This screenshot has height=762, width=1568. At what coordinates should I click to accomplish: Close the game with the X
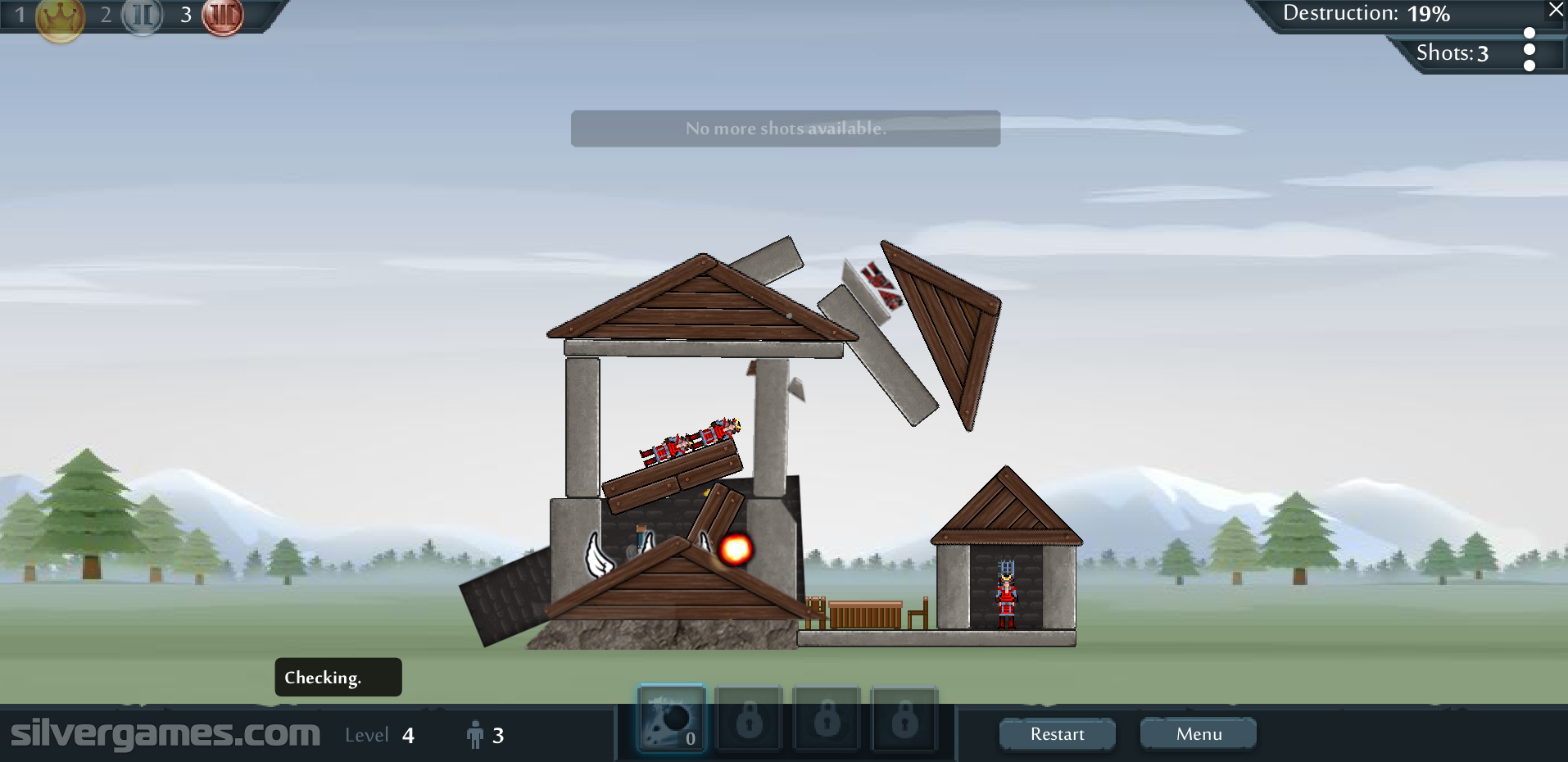point(1556,10)
